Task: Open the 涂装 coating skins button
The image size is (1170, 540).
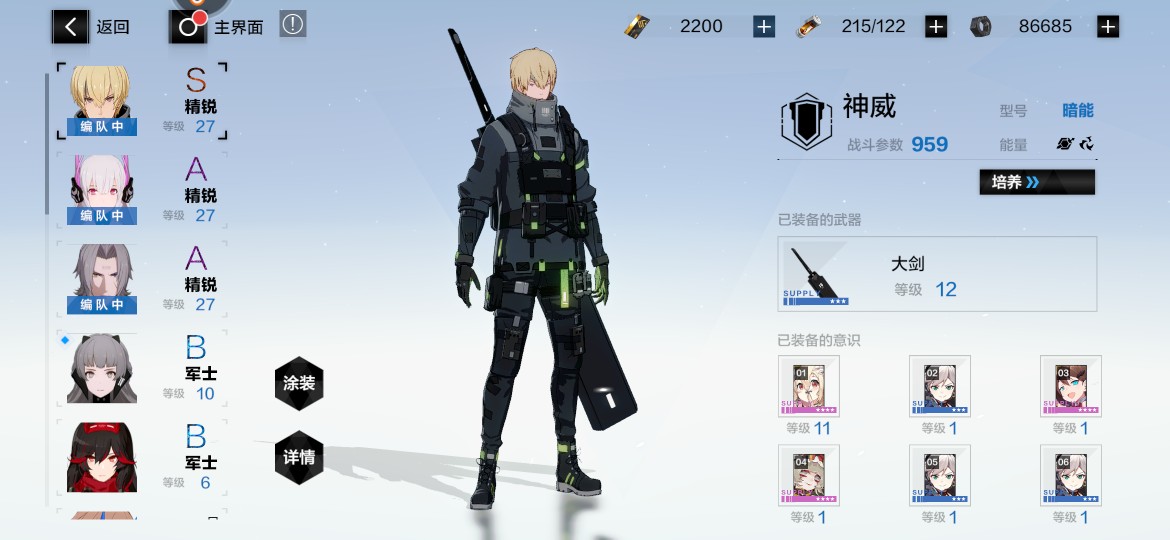Action: (299, 383)
